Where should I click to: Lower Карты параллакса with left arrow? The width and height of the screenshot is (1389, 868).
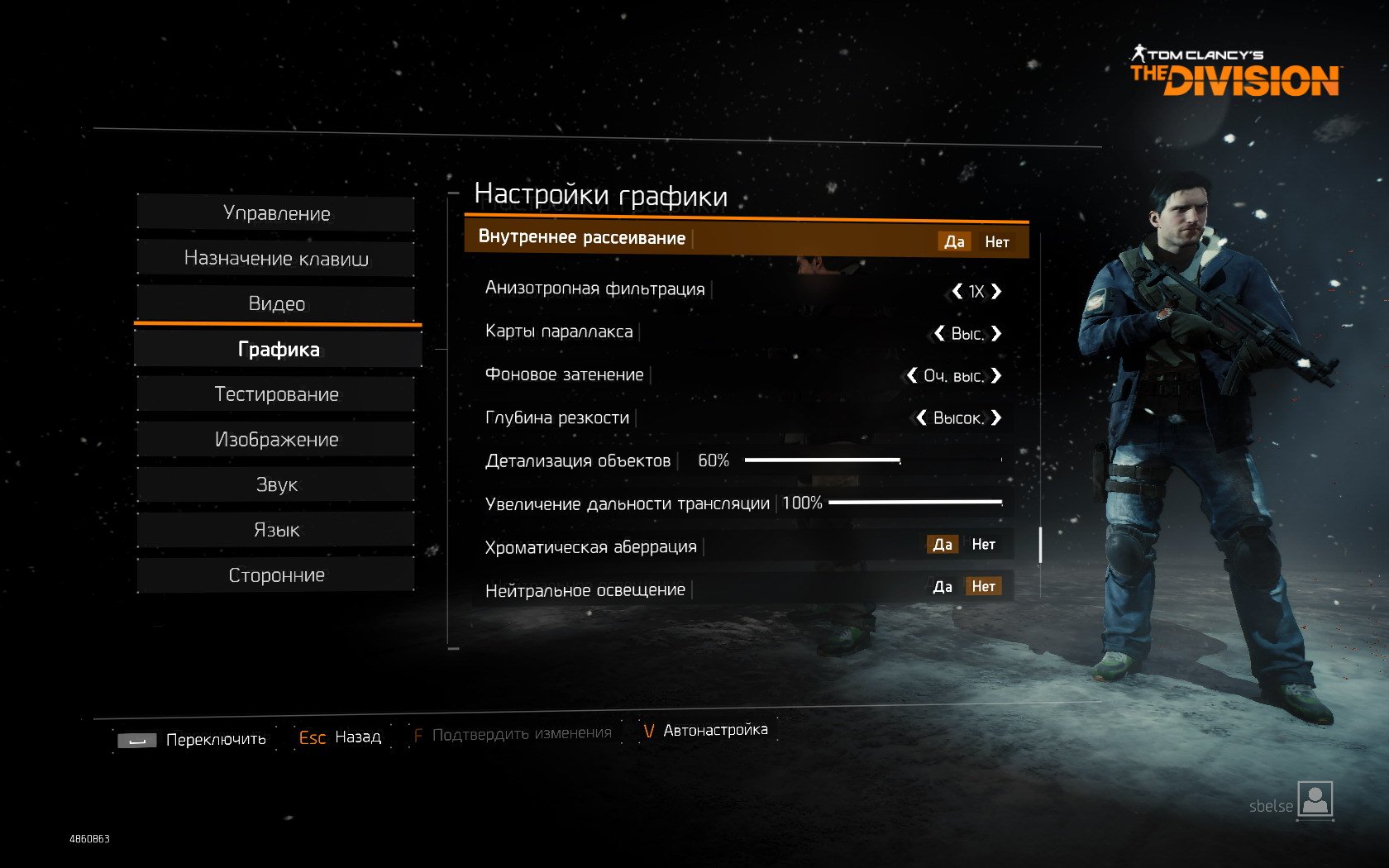click(x=939, y=333)
